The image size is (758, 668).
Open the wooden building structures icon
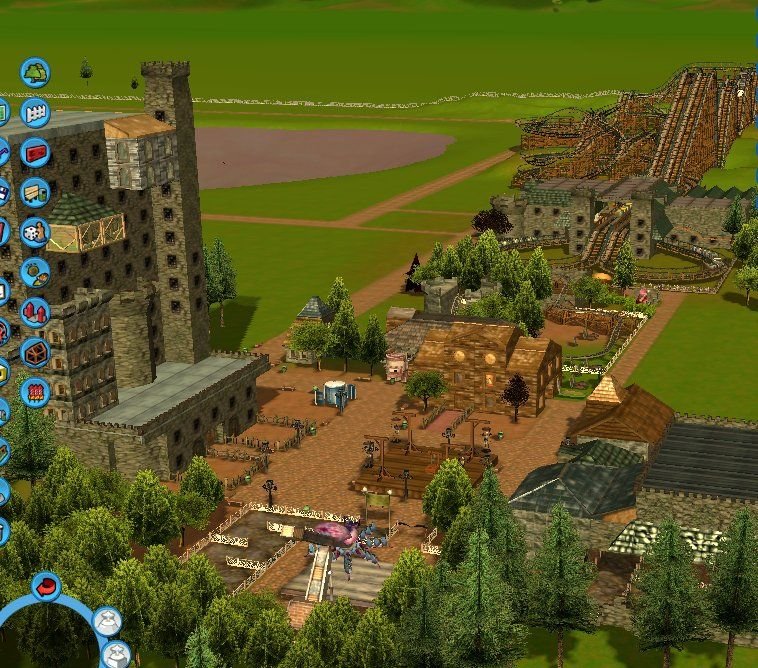(x=35, y=352)
